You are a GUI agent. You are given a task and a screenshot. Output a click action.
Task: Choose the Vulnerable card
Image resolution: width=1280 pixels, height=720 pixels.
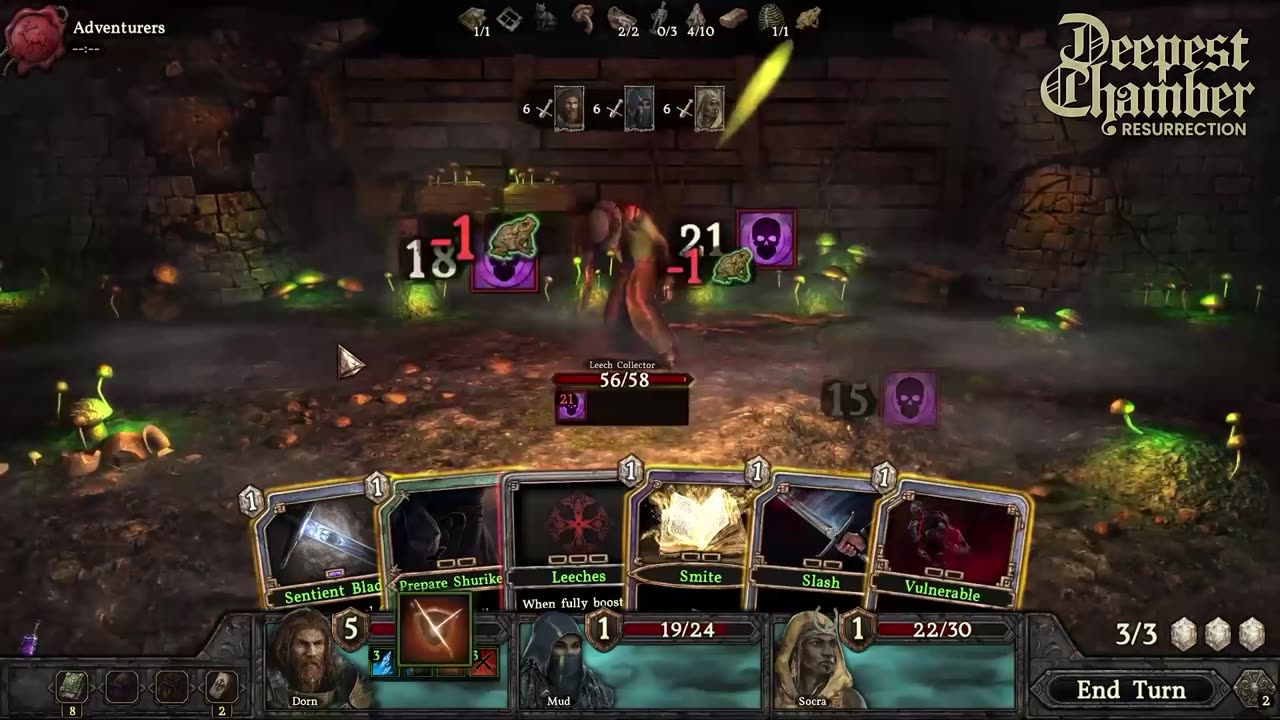click(945, 545)
